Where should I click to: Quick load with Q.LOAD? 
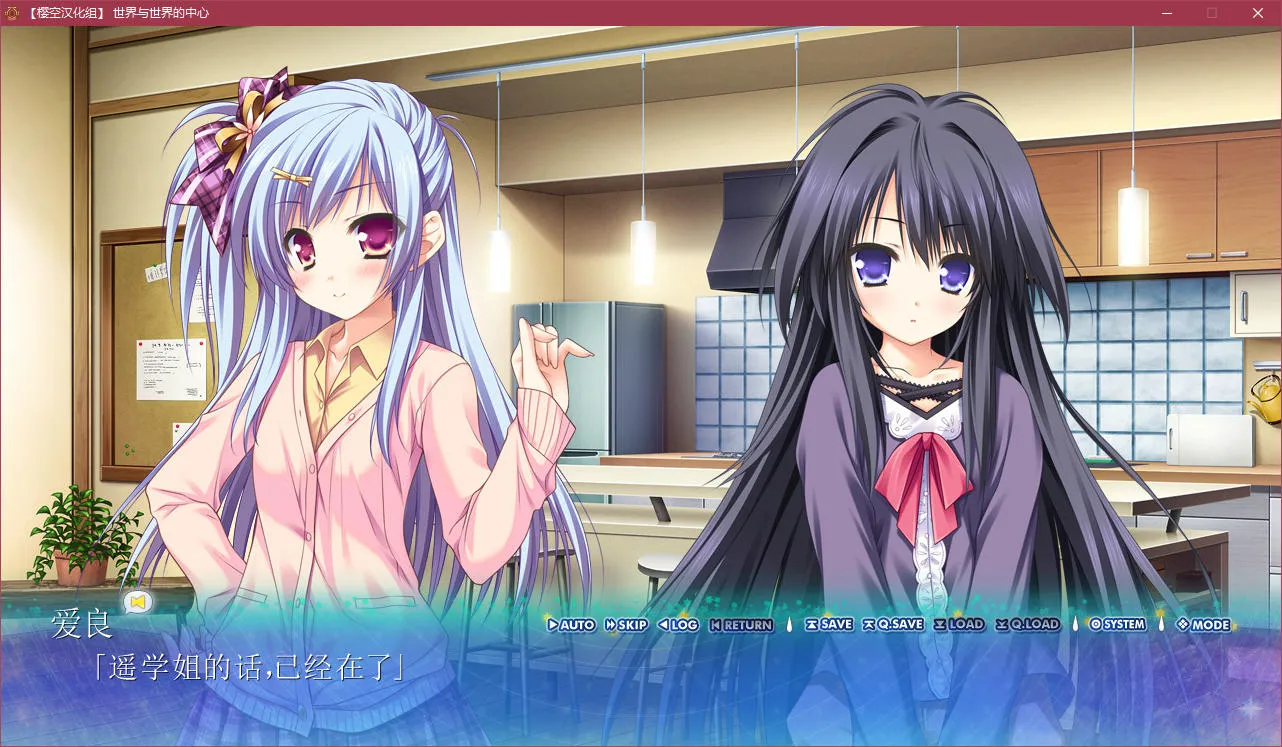coord(1027,624)
